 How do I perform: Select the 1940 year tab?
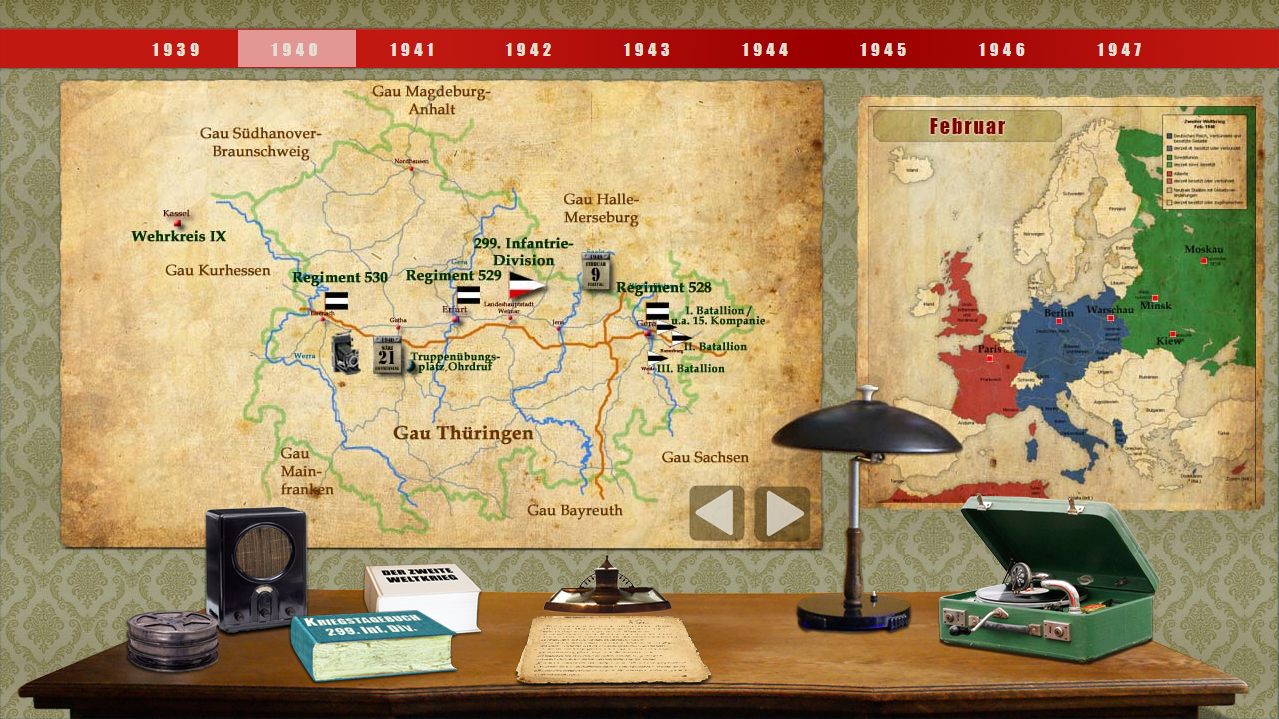[296, 49]
